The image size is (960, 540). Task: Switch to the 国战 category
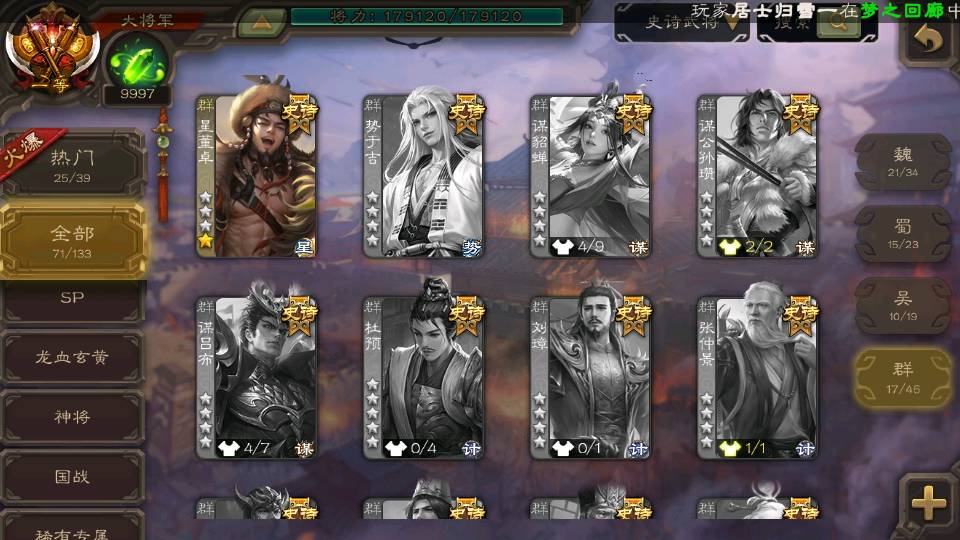coord(72,476)
